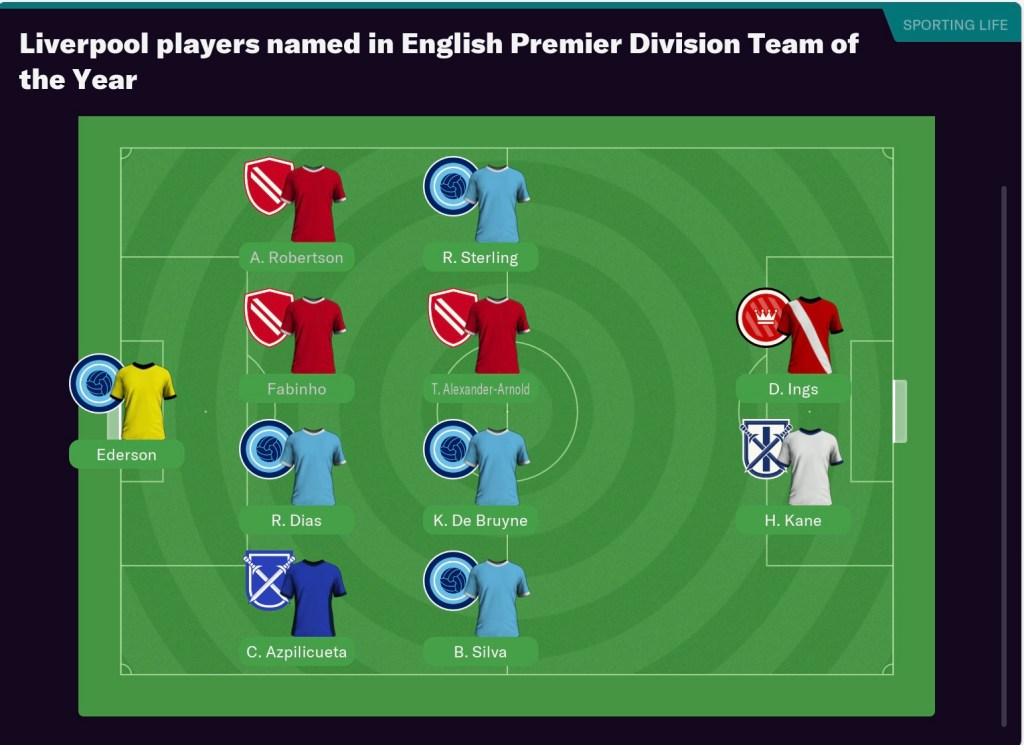Screen dimensions: 1024x745
Task: Select R. Sterling in midfield
Action: pos(480,257)
